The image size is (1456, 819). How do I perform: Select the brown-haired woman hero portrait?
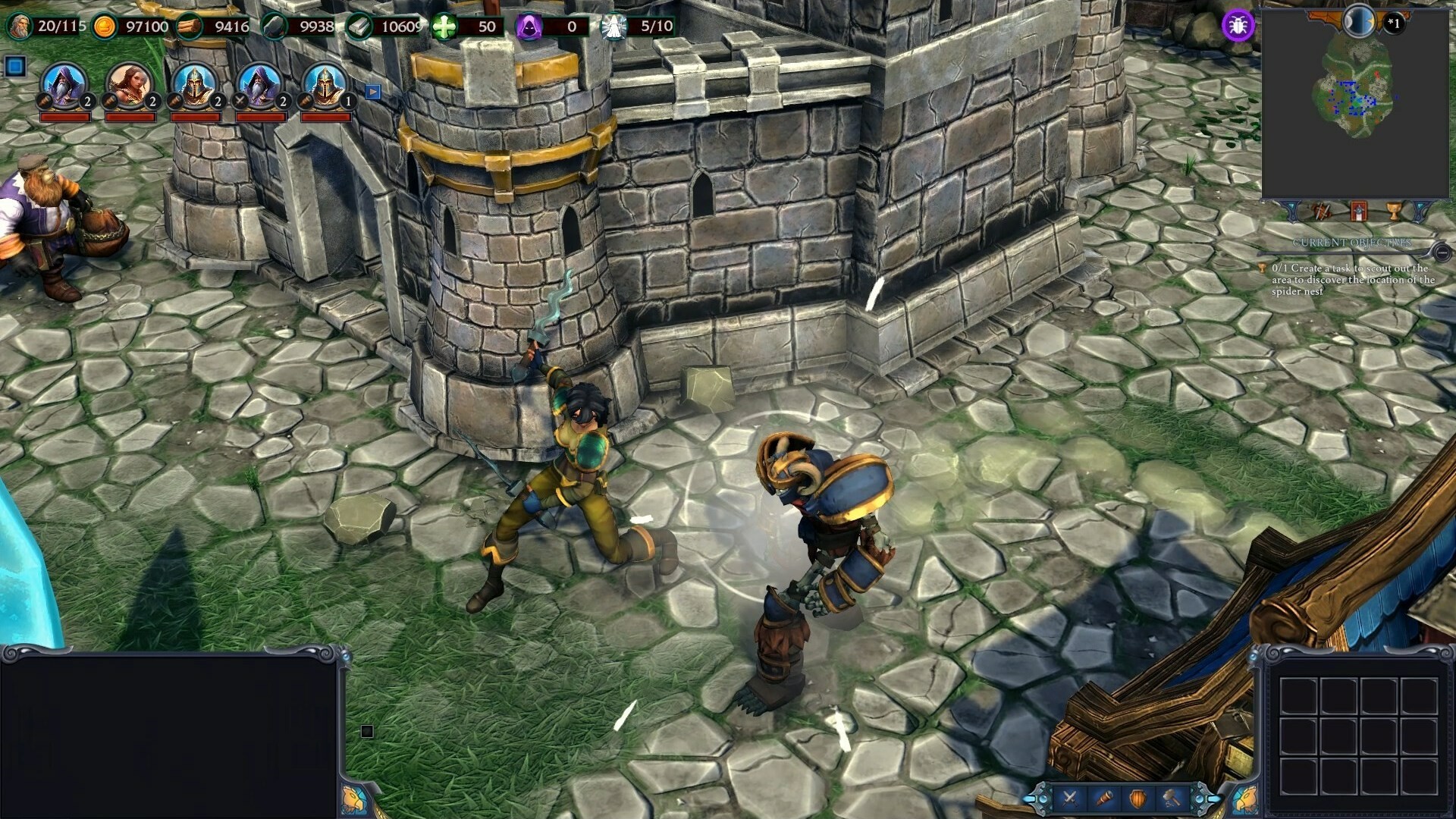coord(129,84)
